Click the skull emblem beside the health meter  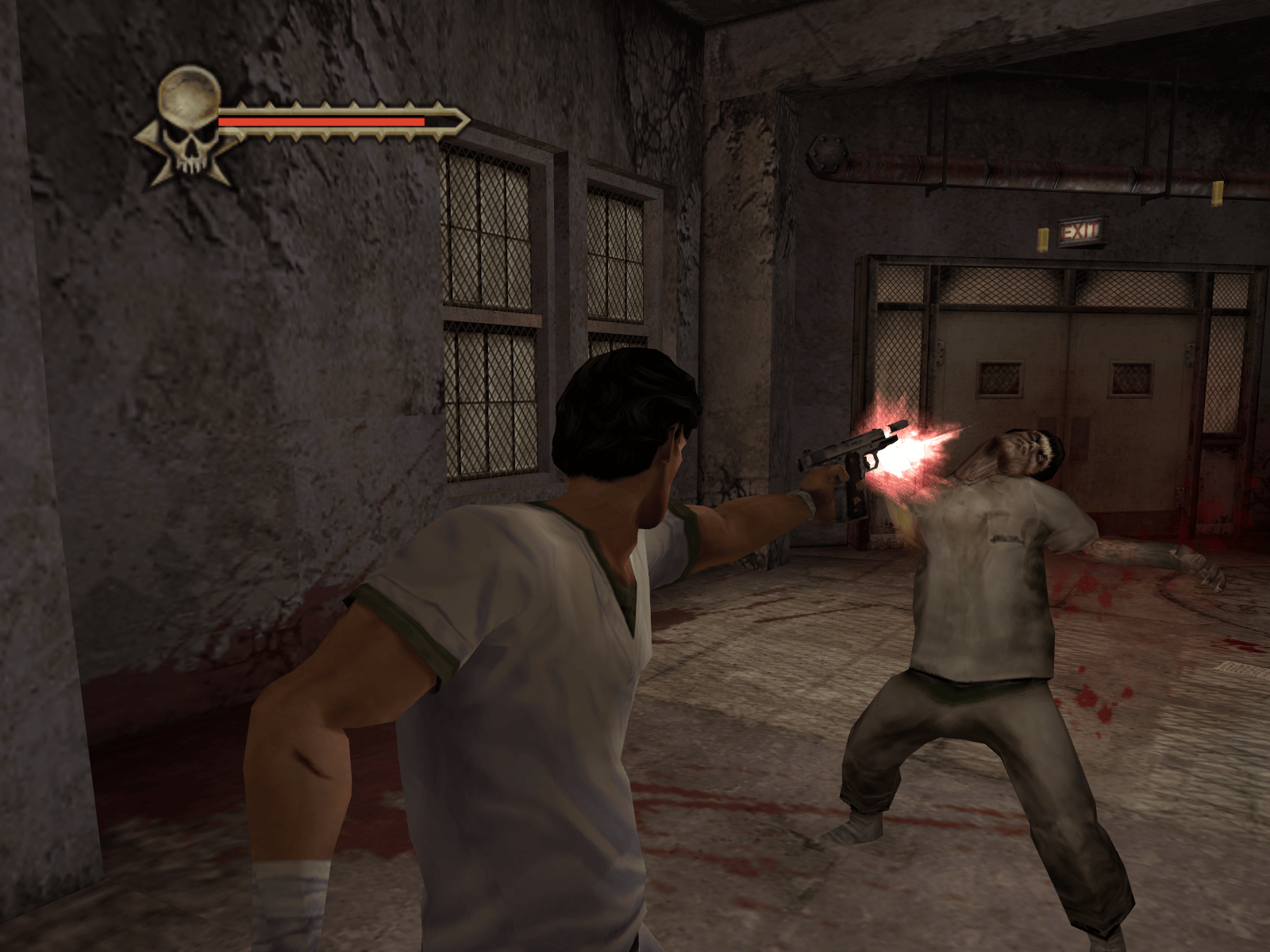pos(189,125)
